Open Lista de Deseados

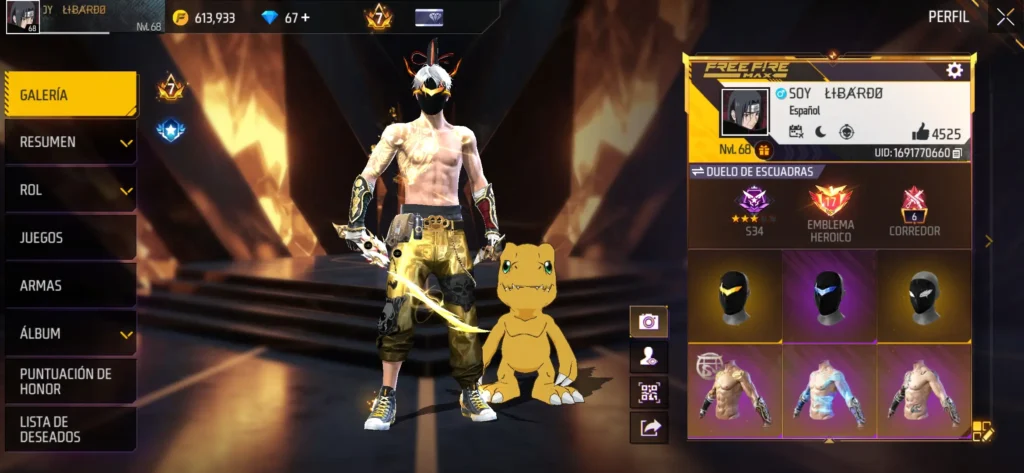[x=70, y=429]
